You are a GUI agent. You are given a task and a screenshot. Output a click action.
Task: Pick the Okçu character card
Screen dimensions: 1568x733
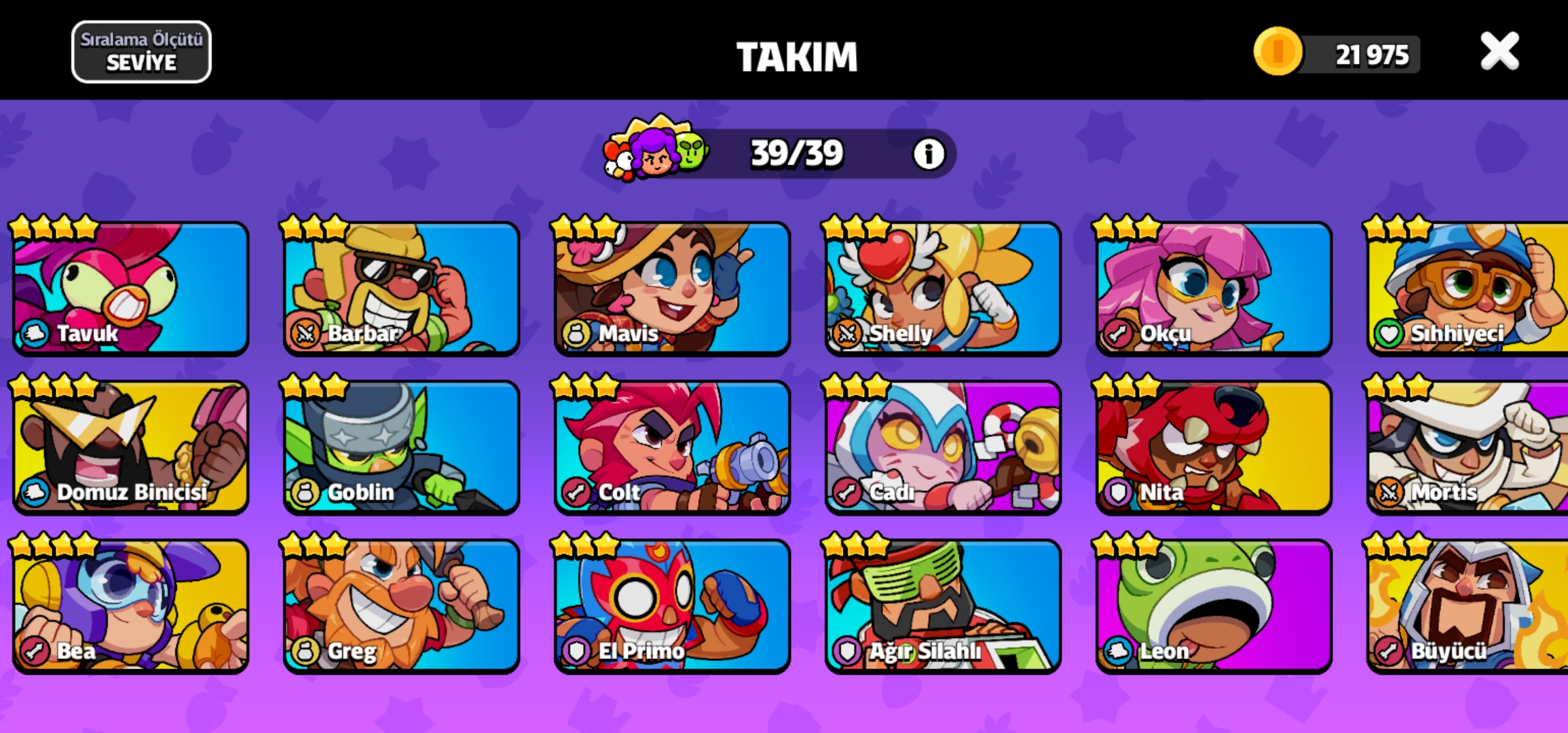(1214, 288)
